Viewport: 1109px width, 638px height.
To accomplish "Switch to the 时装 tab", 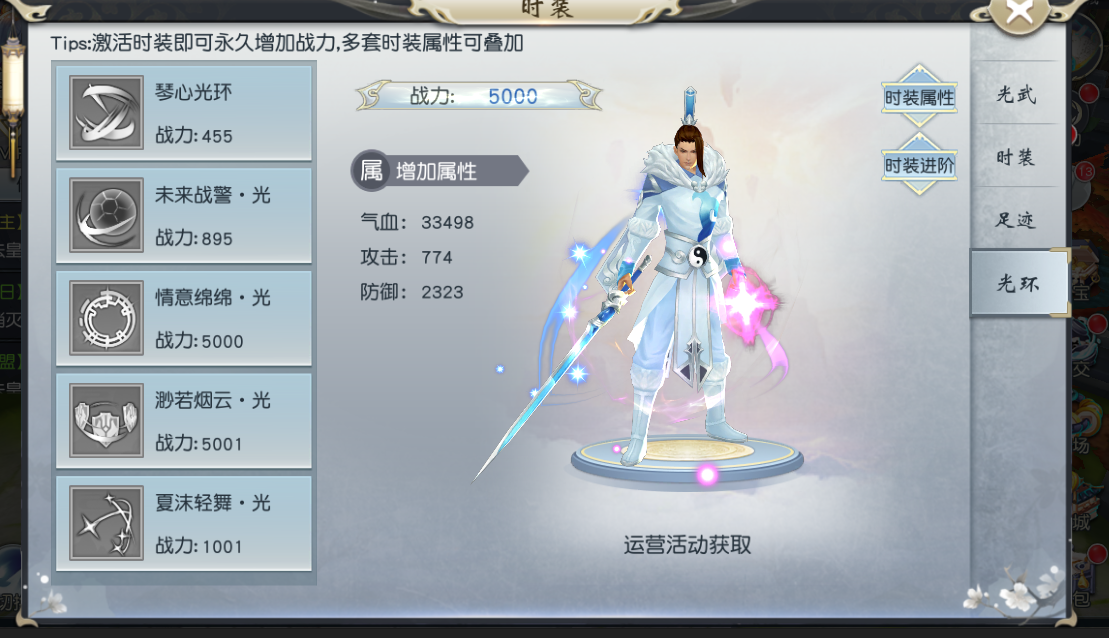I will 1016,157.
